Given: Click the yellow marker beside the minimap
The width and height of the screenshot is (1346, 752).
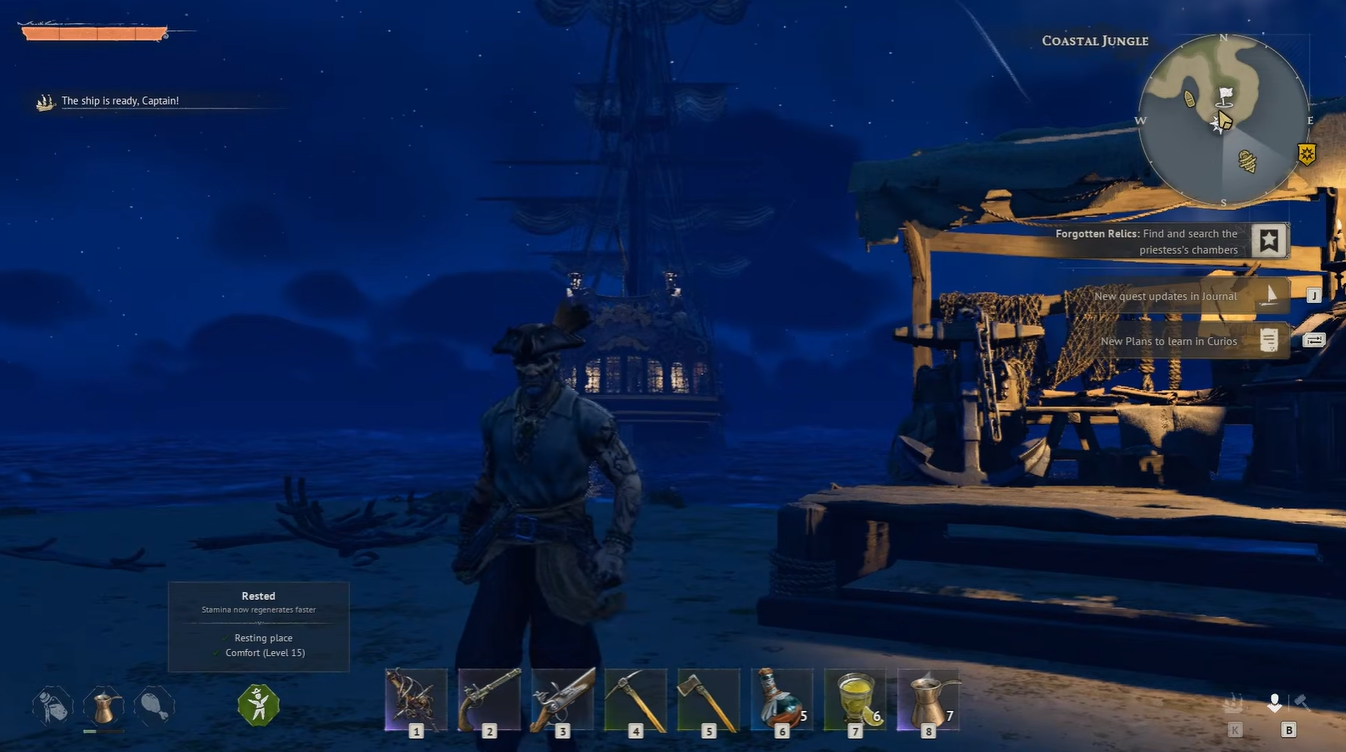Looking at the screenshot, I should [1308, 154].
